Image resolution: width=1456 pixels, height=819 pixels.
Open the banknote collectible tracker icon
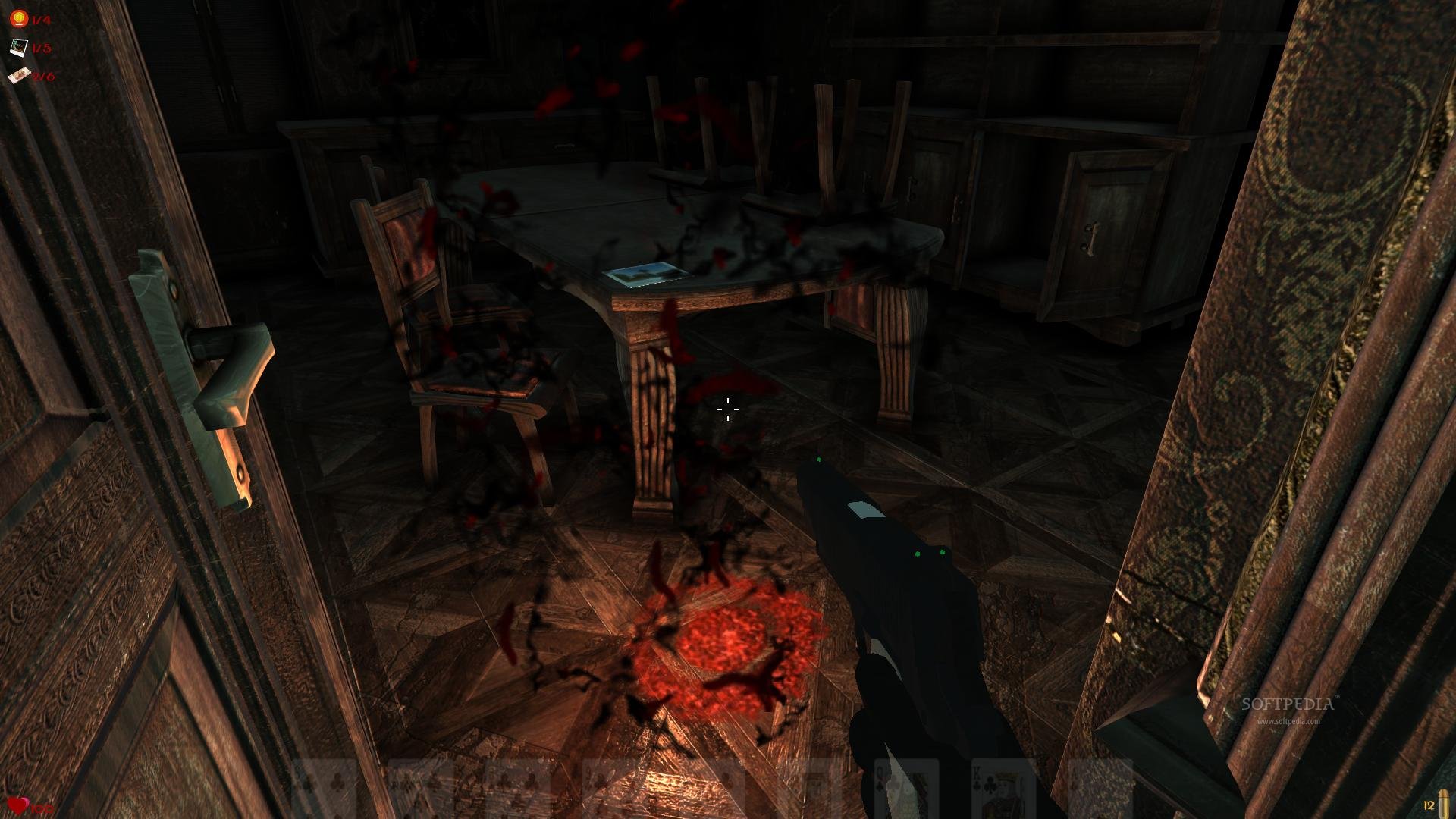19,75
